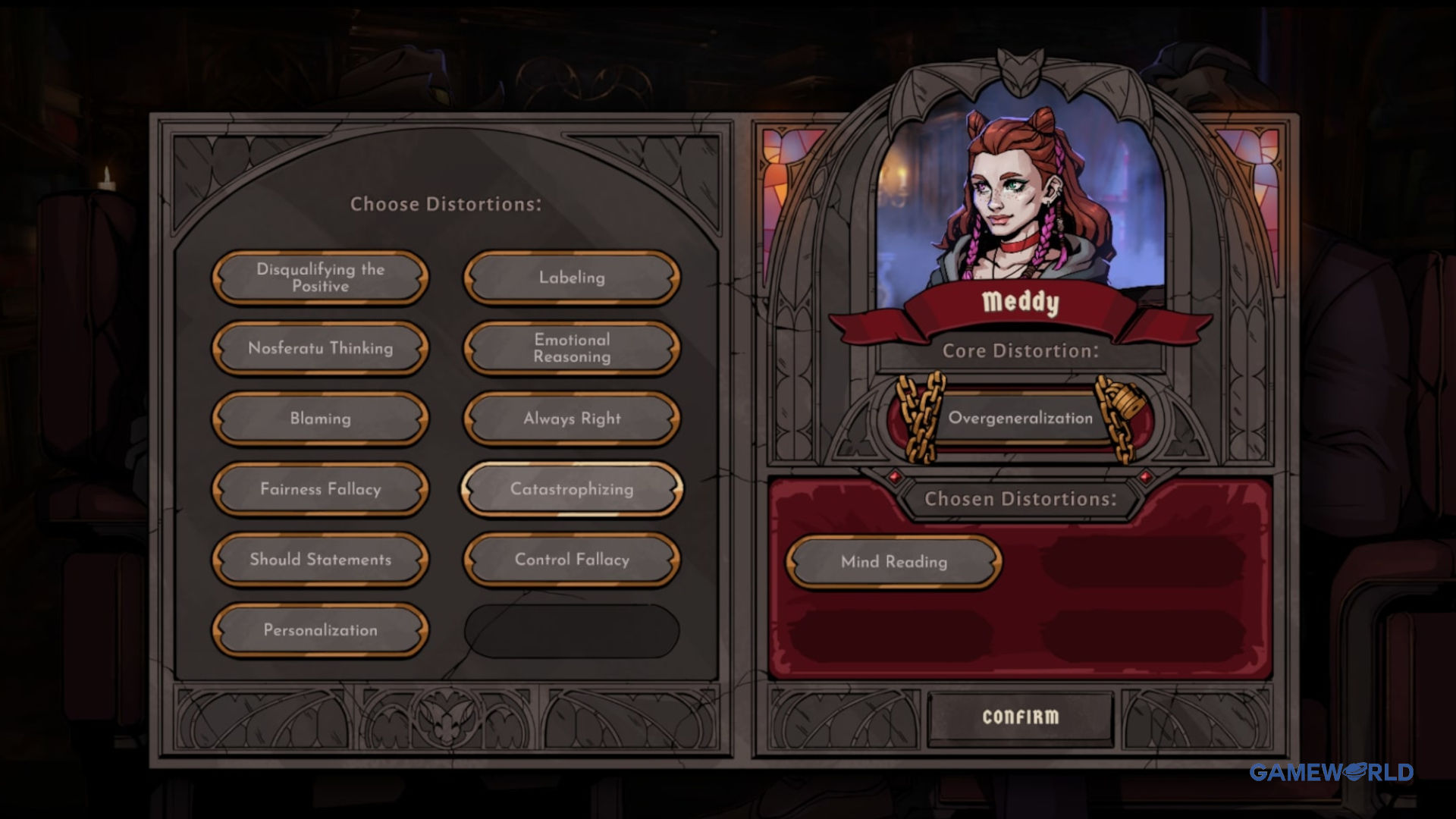Image resolution: width=1456 pixels, height=819 pixels.
Task: Select the highlighted Catastrophizing distortion
Action: 572,489
